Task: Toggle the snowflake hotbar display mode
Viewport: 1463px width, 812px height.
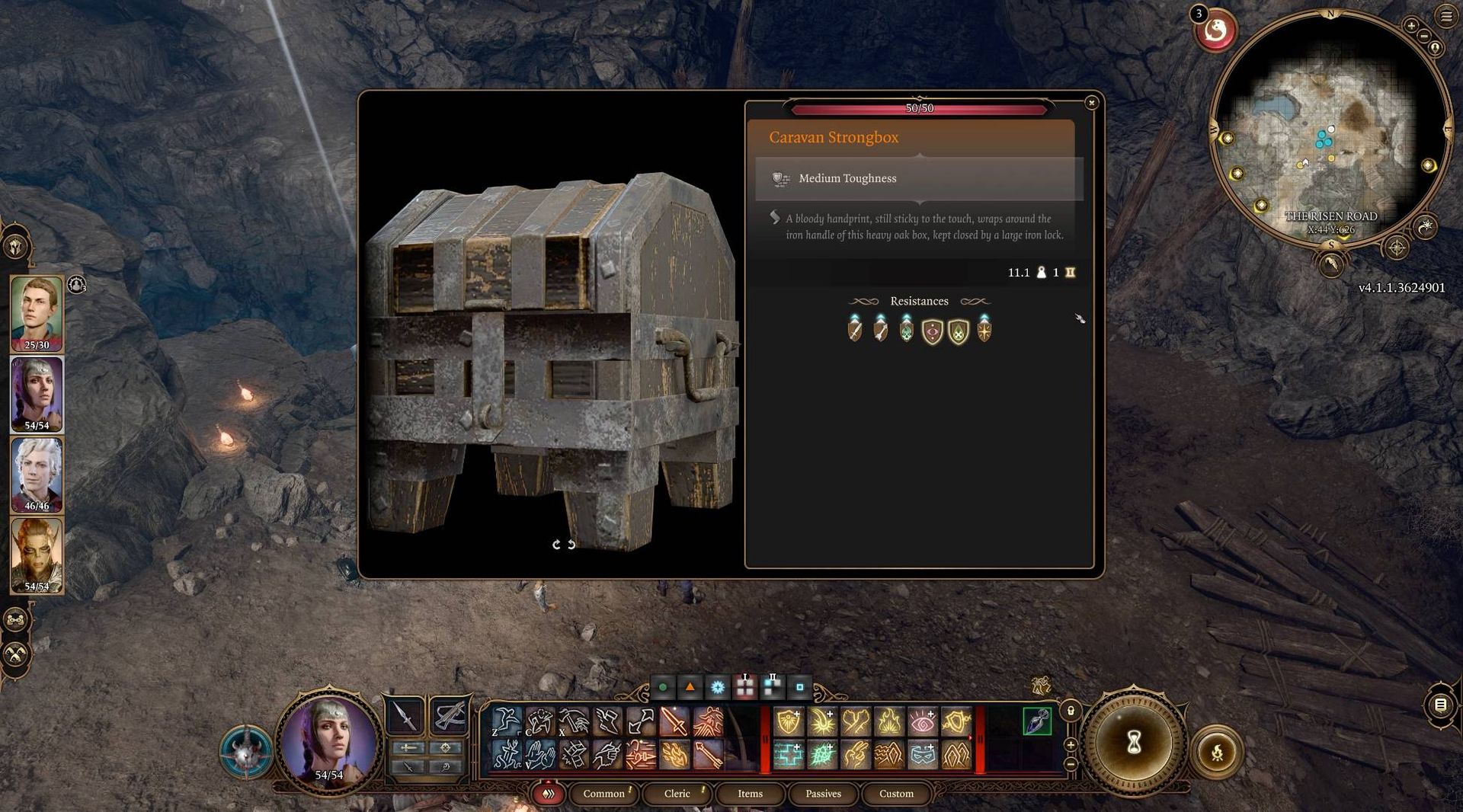Action: pos(717,686)
